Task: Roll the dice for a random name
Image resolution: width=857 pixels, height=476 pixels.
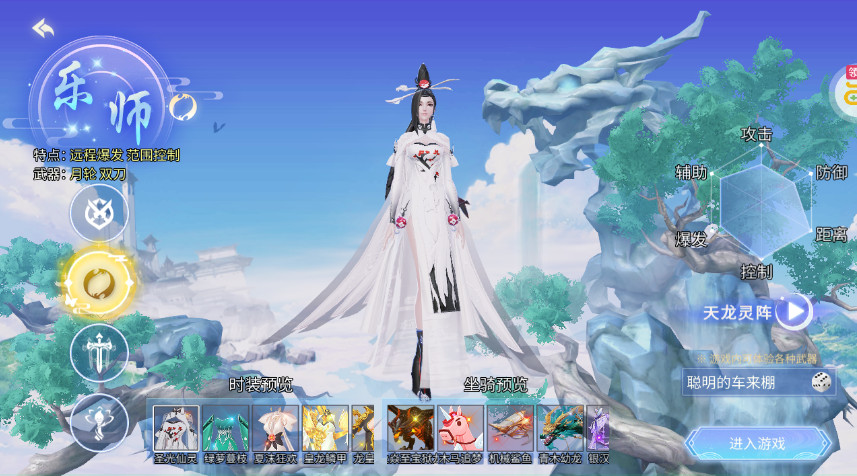Action: 820,381
